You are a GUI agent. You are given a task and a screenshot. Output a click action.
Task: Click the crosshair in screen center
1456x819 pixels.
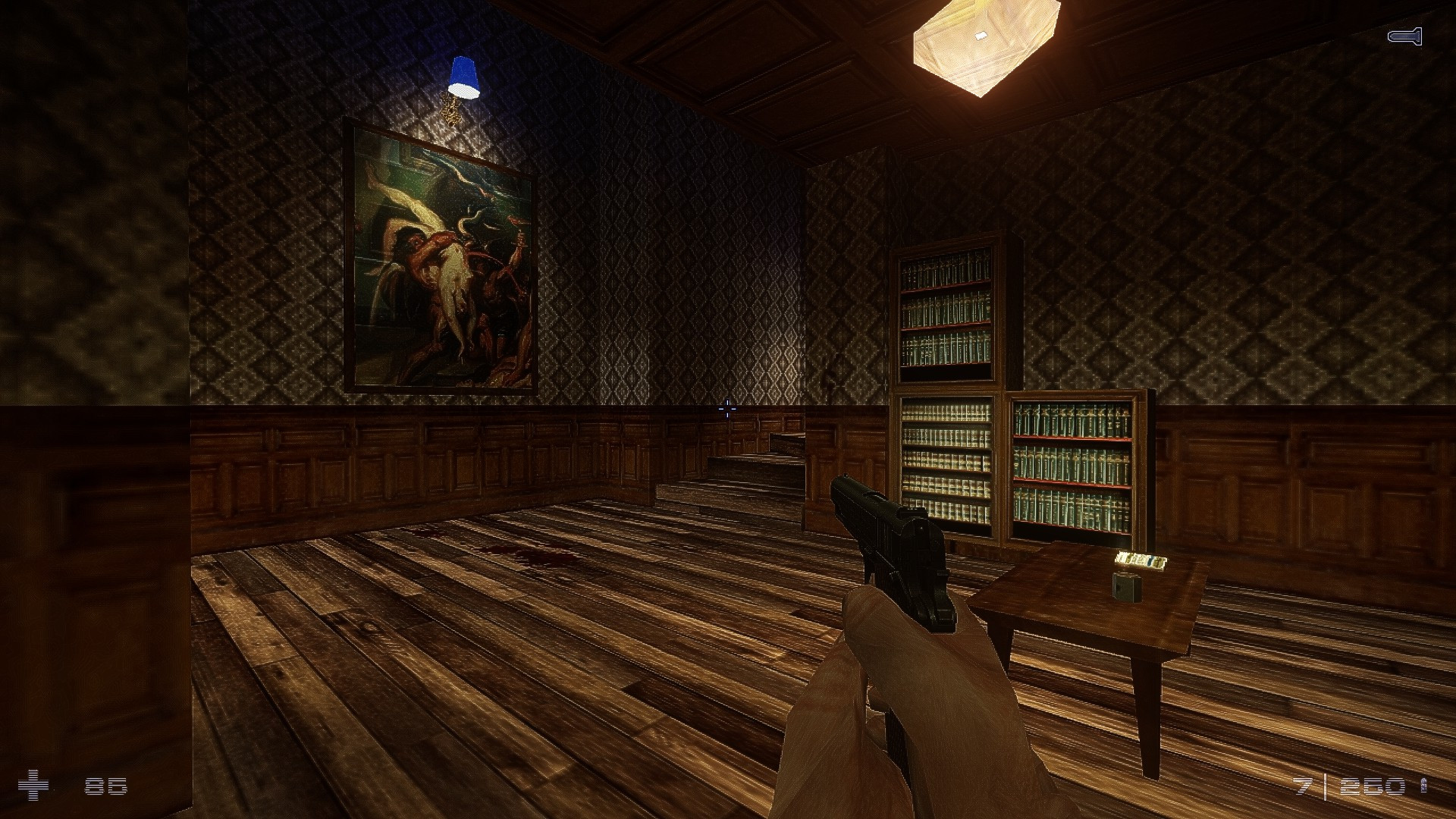click(728, 409)
